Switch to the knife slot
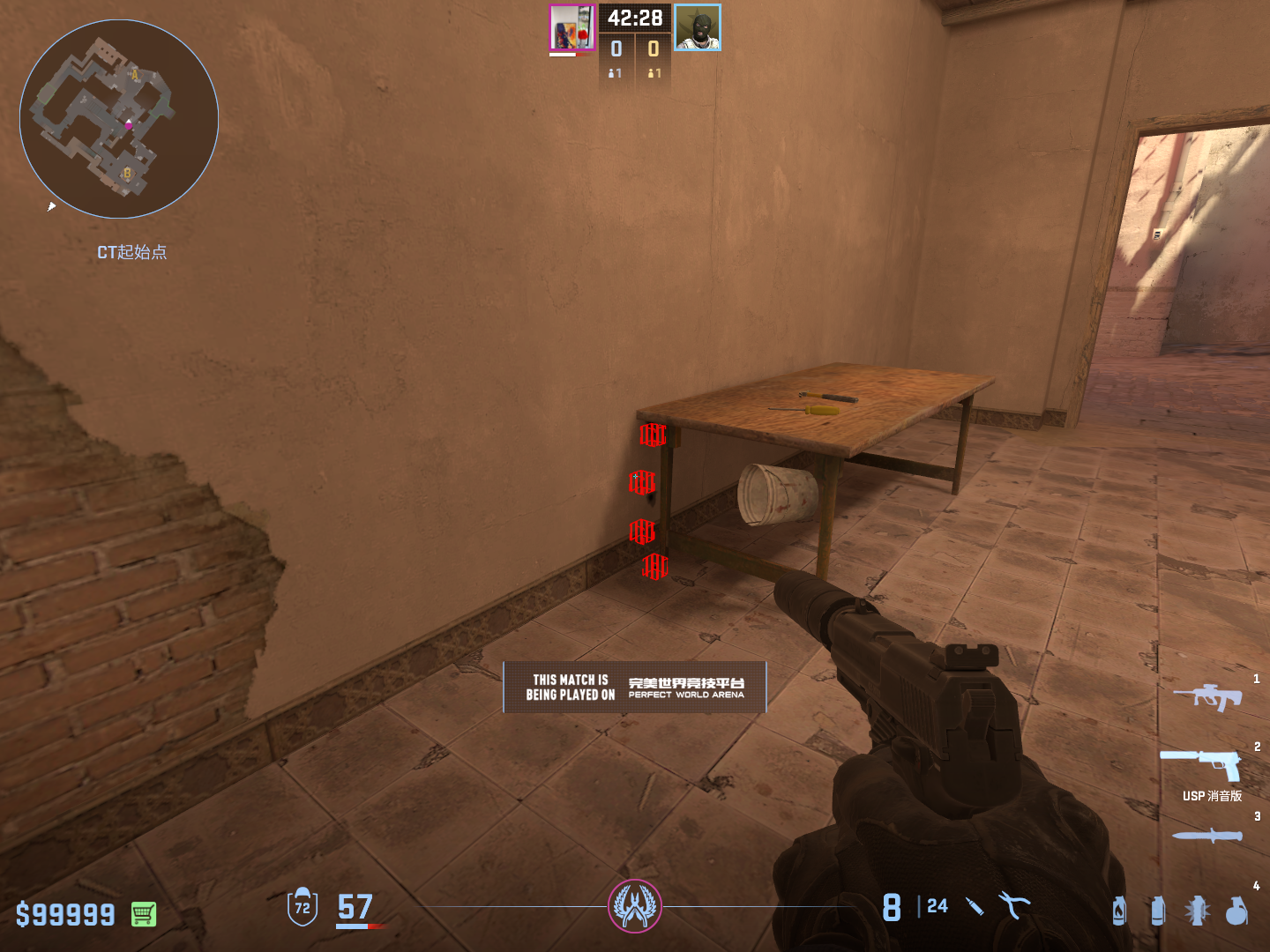 click(x=1206, y=835)
